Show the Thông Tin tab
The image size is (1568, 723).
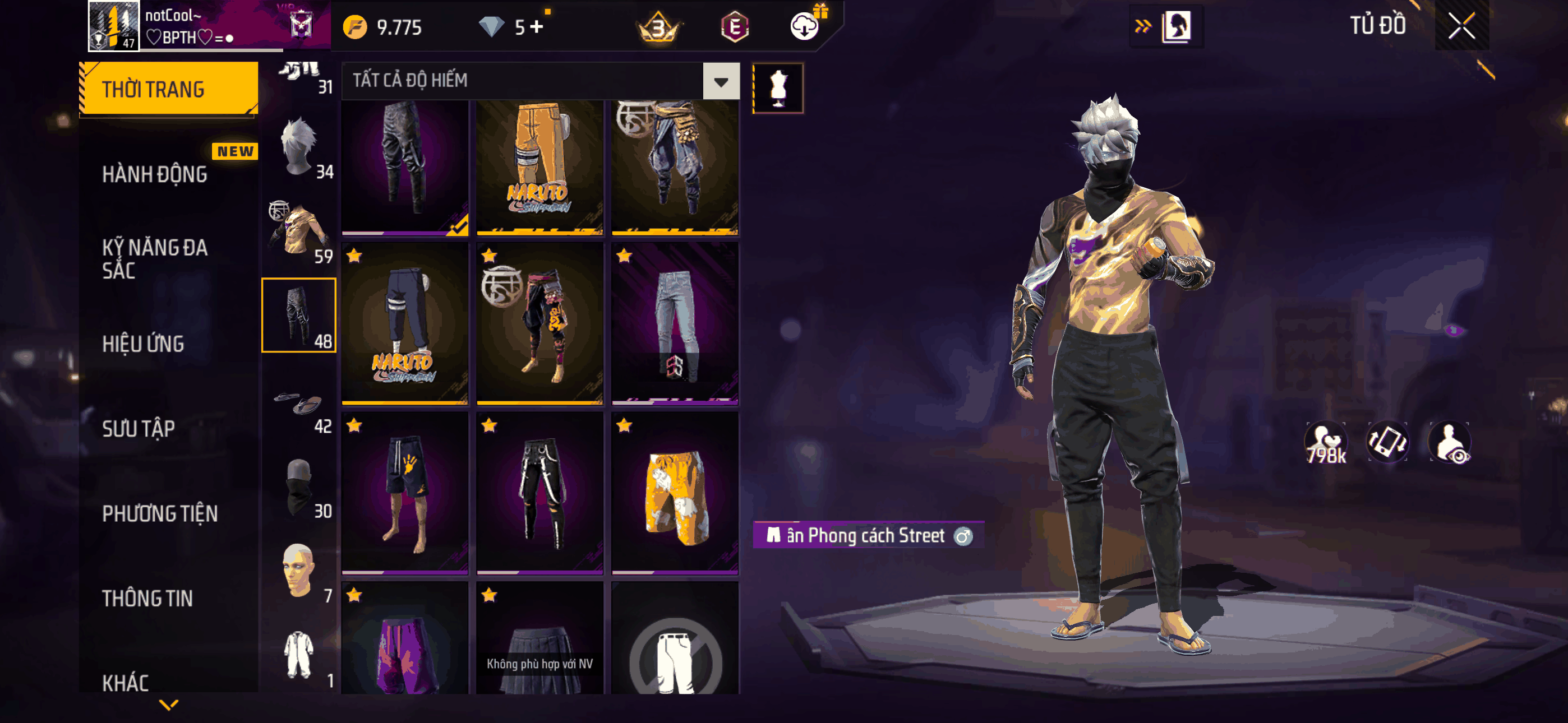tap(147, 598)
